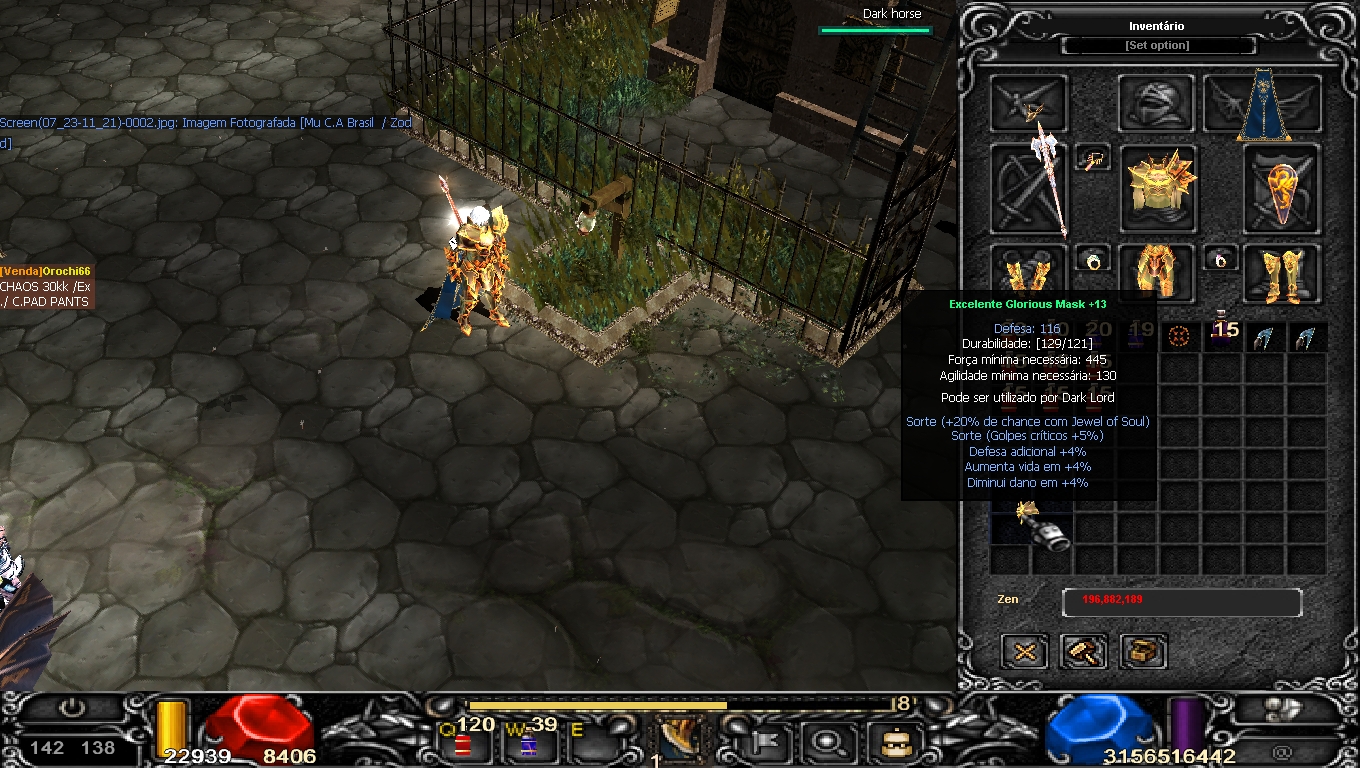Select the empty helmet equipment slot

click(x=1157, y=103)
